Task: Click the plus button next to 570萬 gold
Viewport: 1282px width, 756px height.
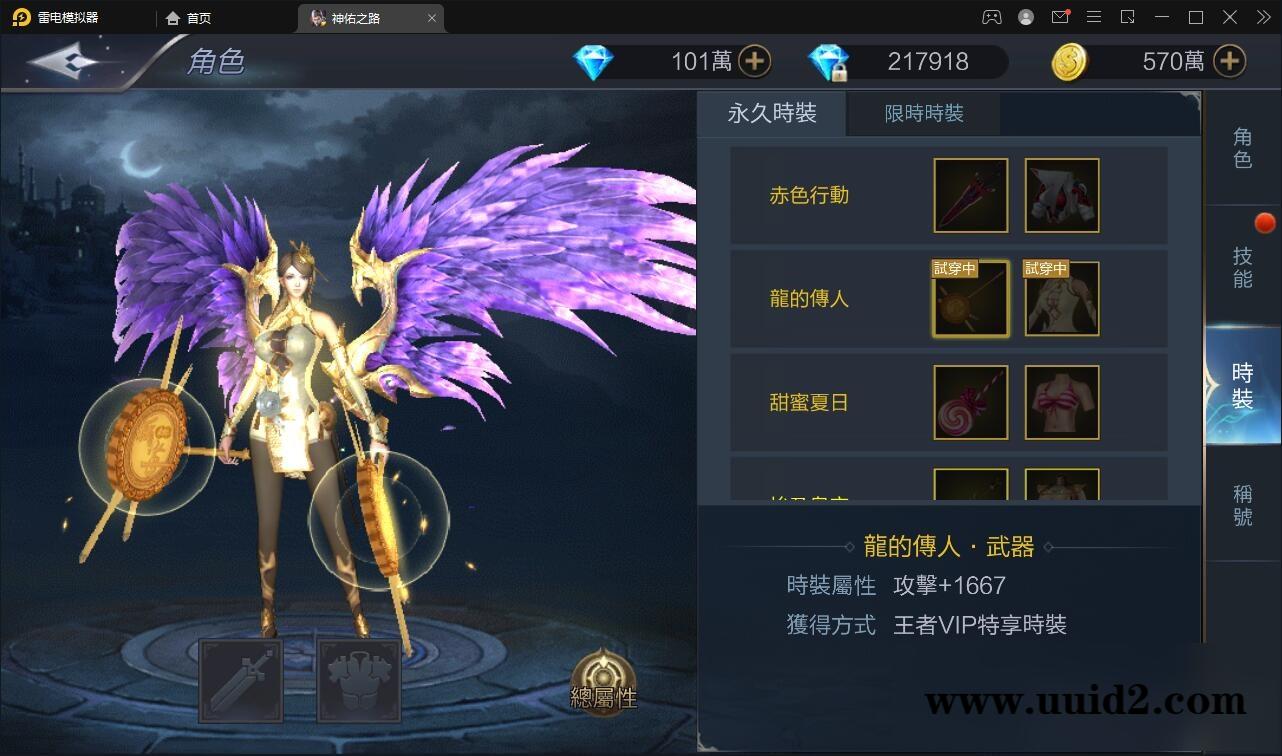Action: (1228, 61)
